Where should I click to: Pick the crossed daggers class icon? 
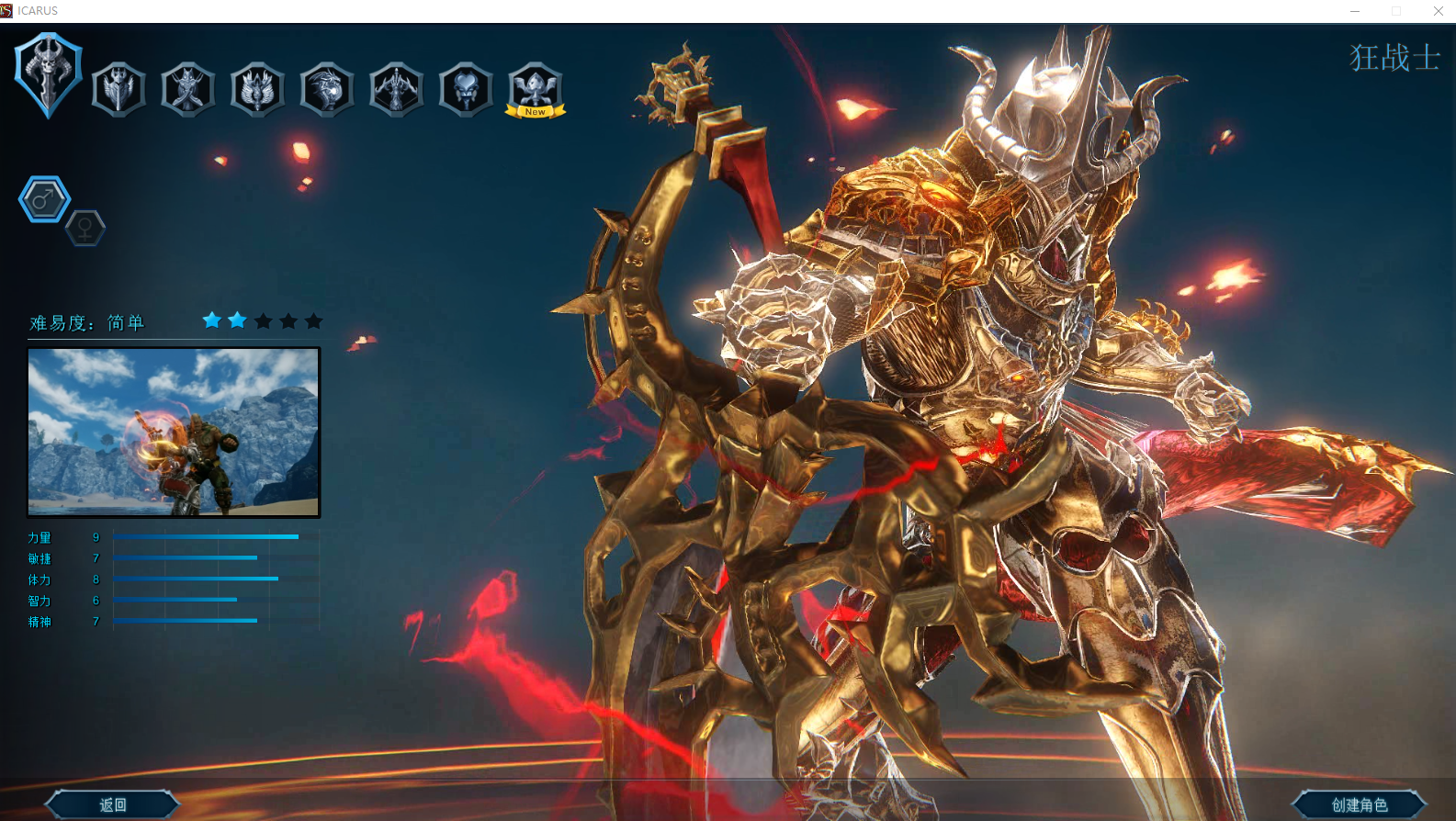188,89
